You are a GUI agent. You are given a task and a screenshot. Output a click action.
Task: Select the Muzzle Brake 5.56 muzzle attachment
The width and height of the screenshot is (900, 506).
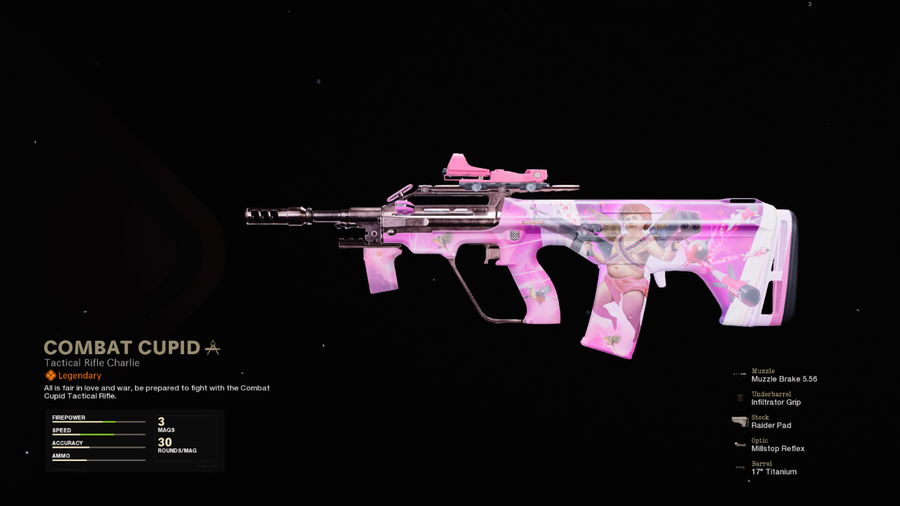click(x=783, y=379)
